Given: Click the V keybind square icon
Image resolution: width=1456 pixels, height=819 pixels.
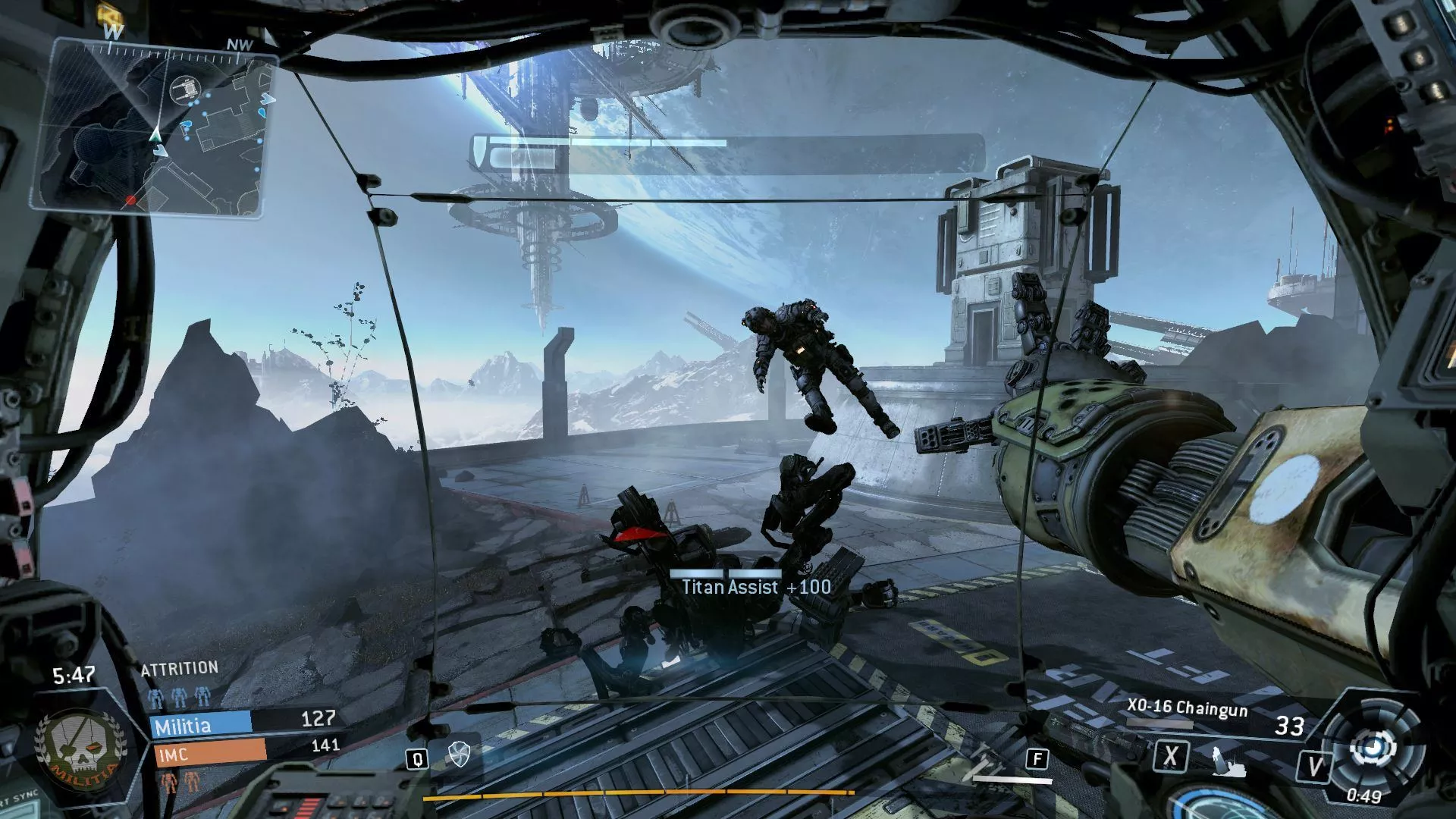Looking at the screenshot, I should pyautogui.click(x=1316, y=766).
